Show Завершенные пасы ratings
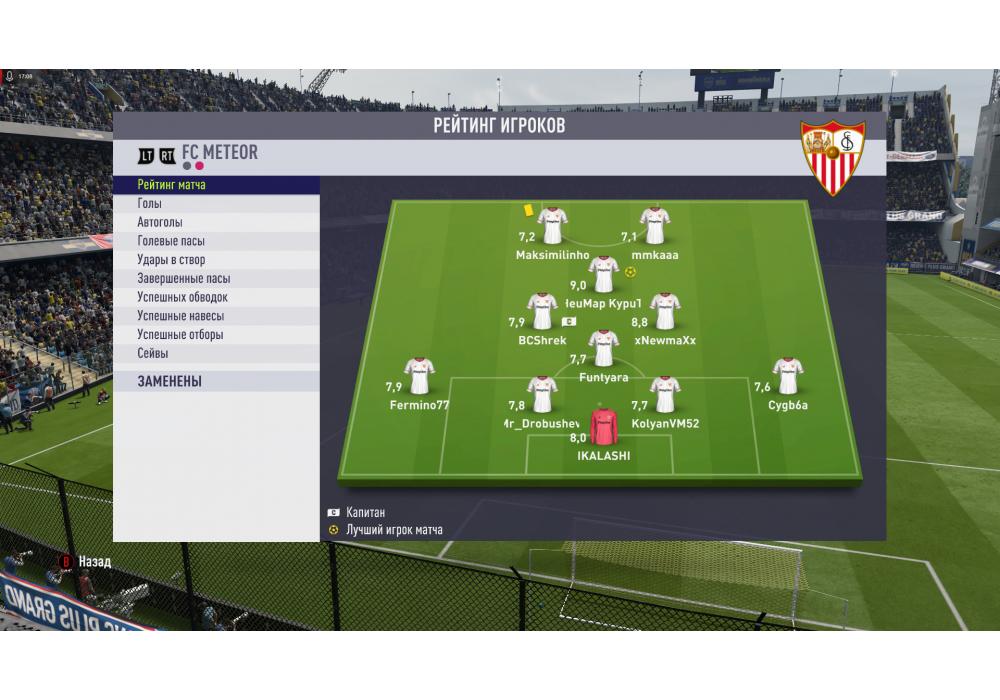1000x700 pixels. (x=216, y=279)
